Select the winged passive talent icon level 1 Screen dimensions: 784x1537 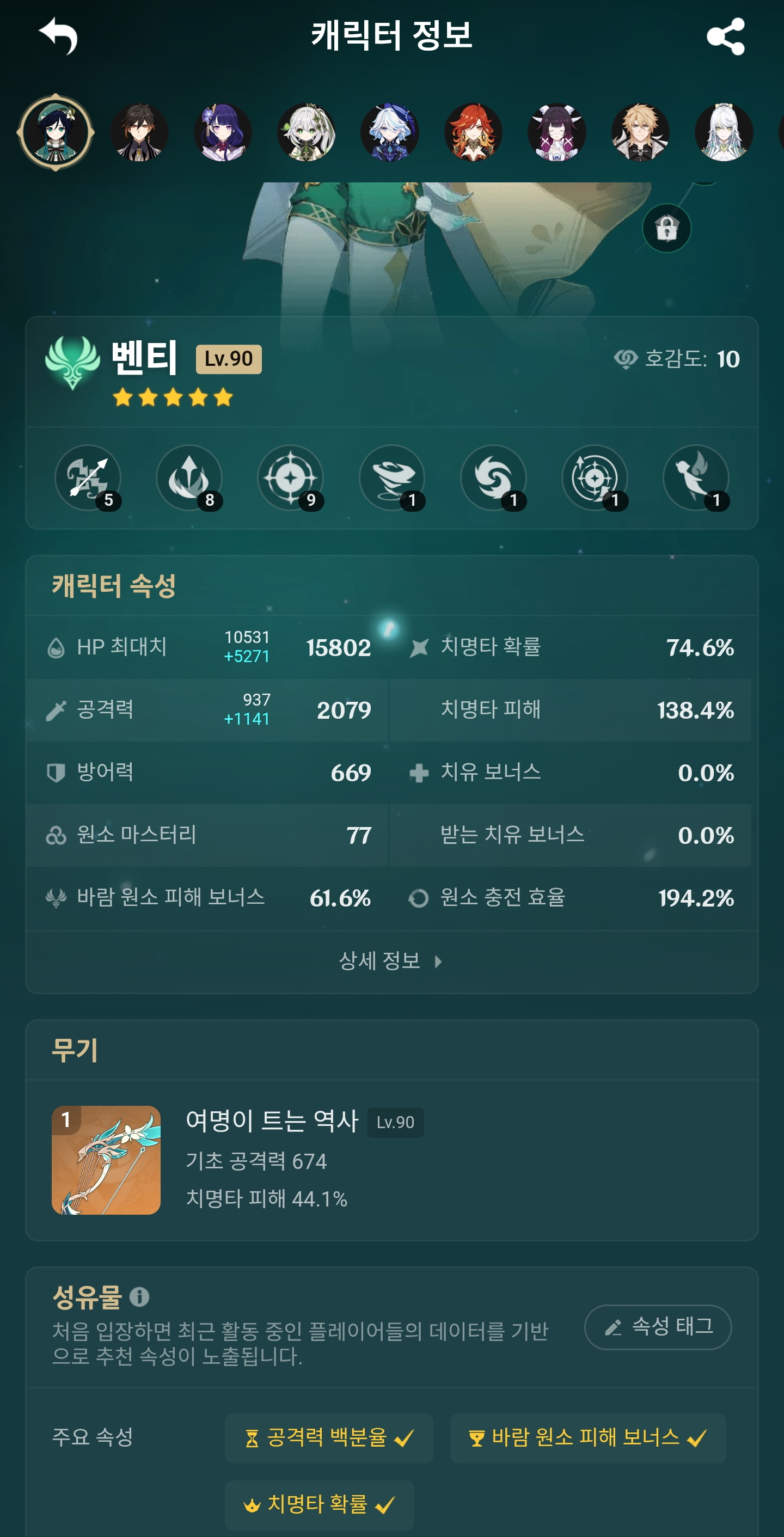point(697,477)
